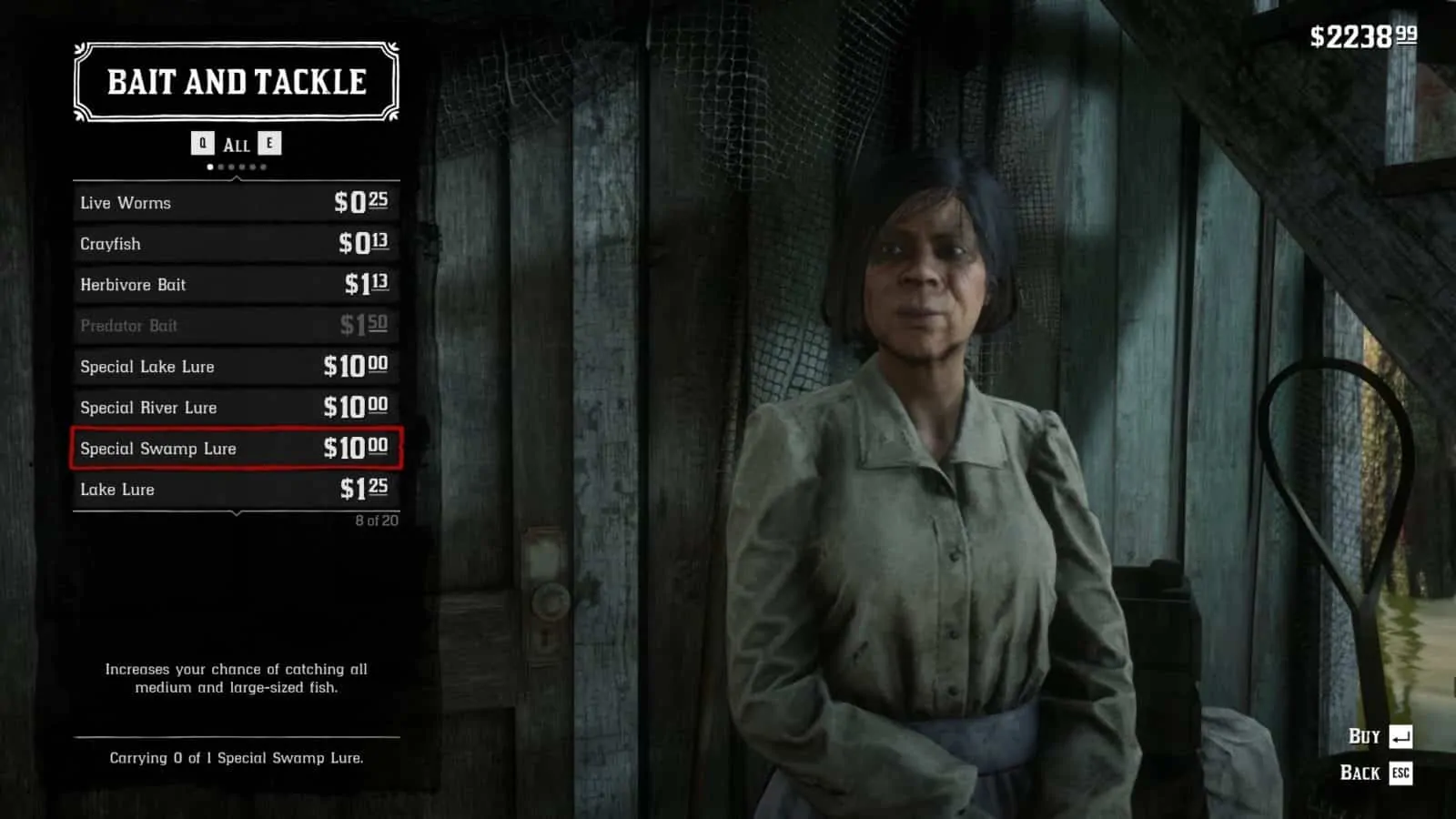Expand the item list via the second page dot
The height and width of the screenshot is (819, 1456).
tap(220, 167)
